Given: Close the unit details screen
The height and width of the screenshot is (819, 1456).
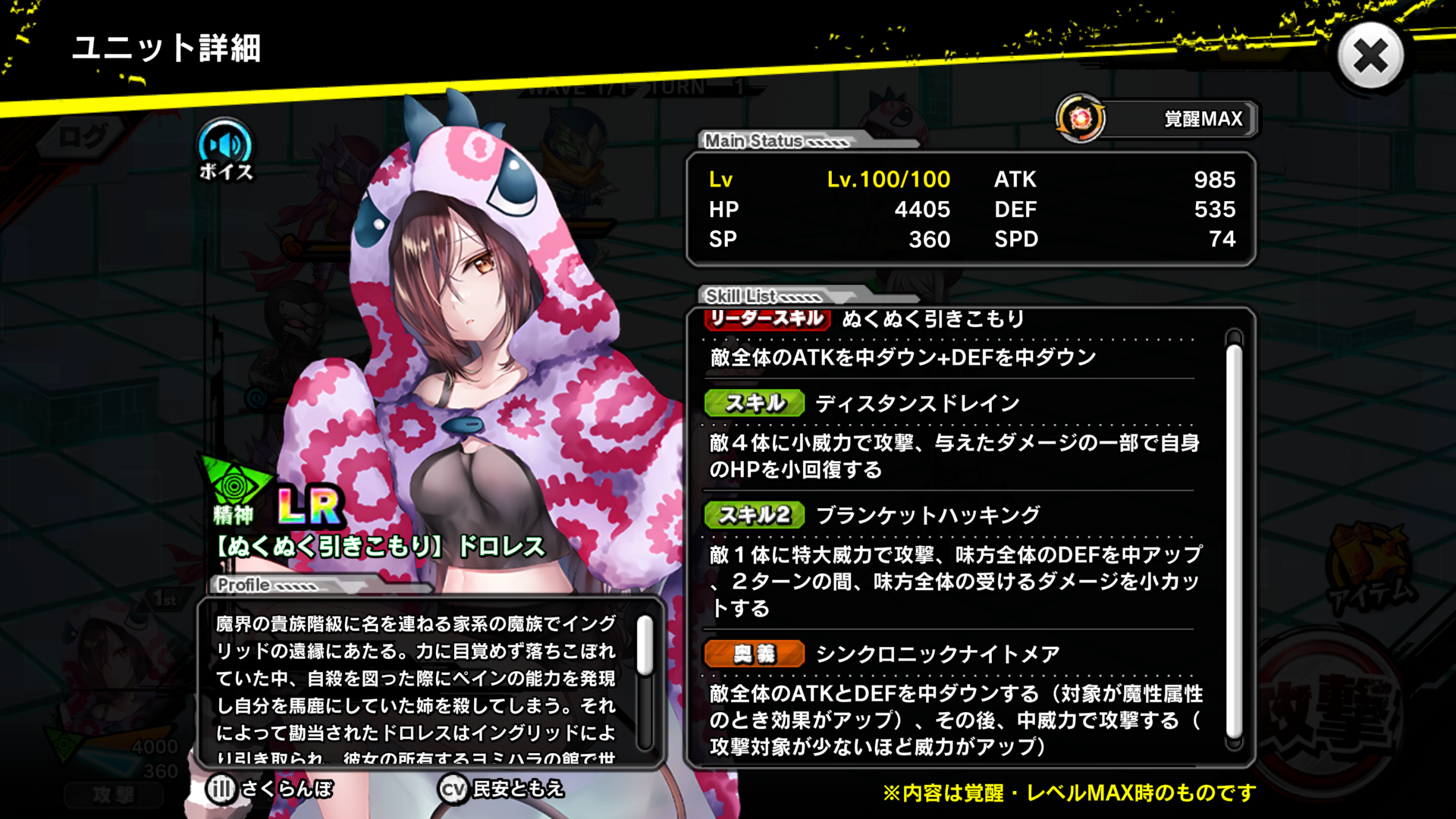Looking at the screenshot, I should [x=1370, y=56].
